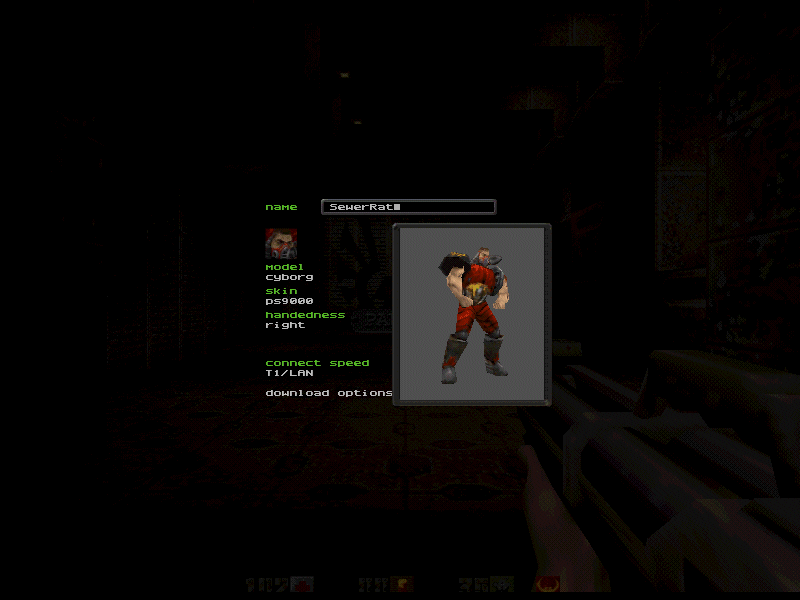Open the download options menu
This screenshot has width=800, height=600.
coord(328,393)
